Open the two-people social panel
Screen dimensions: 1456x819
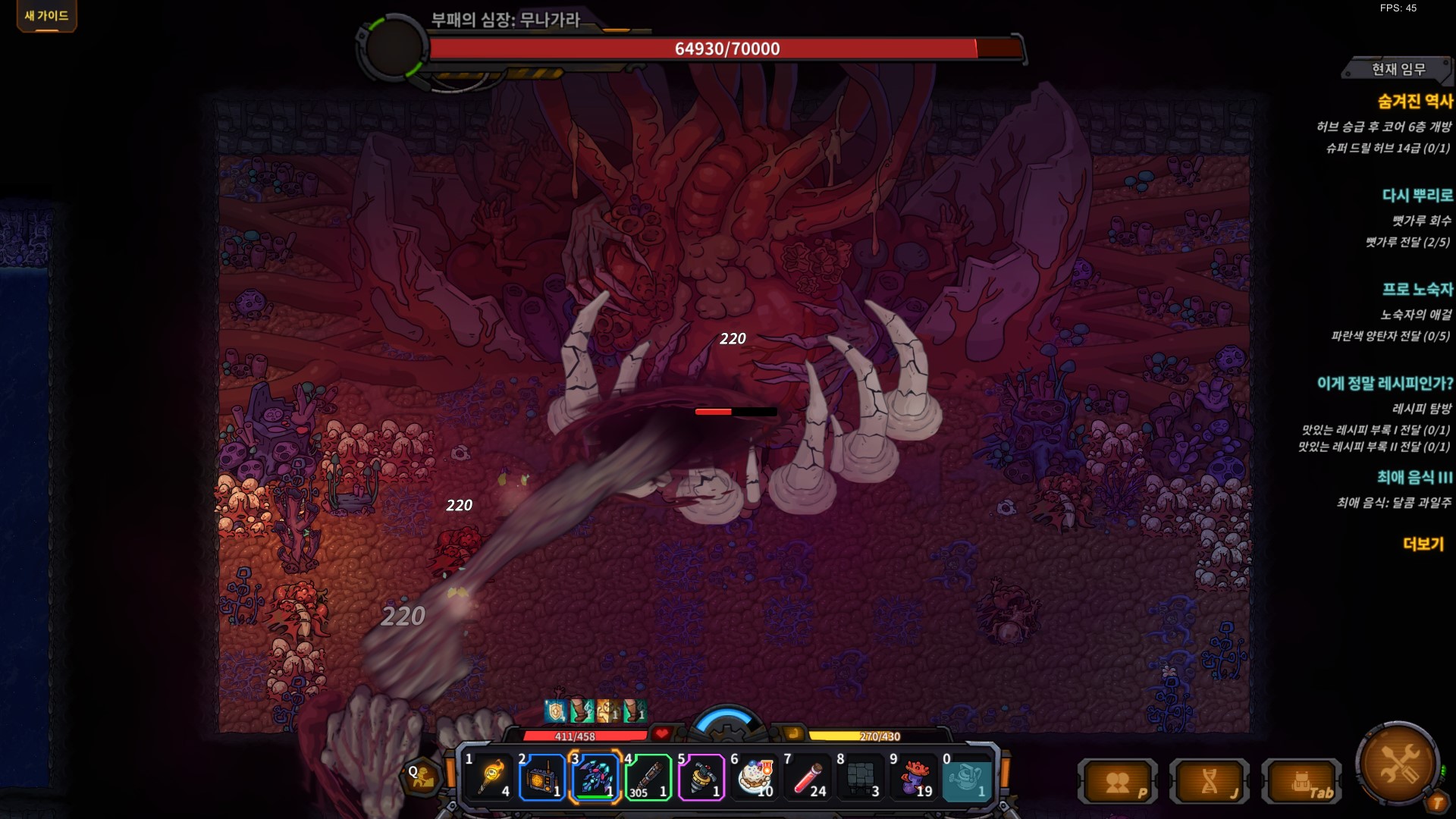(1118, 782)
